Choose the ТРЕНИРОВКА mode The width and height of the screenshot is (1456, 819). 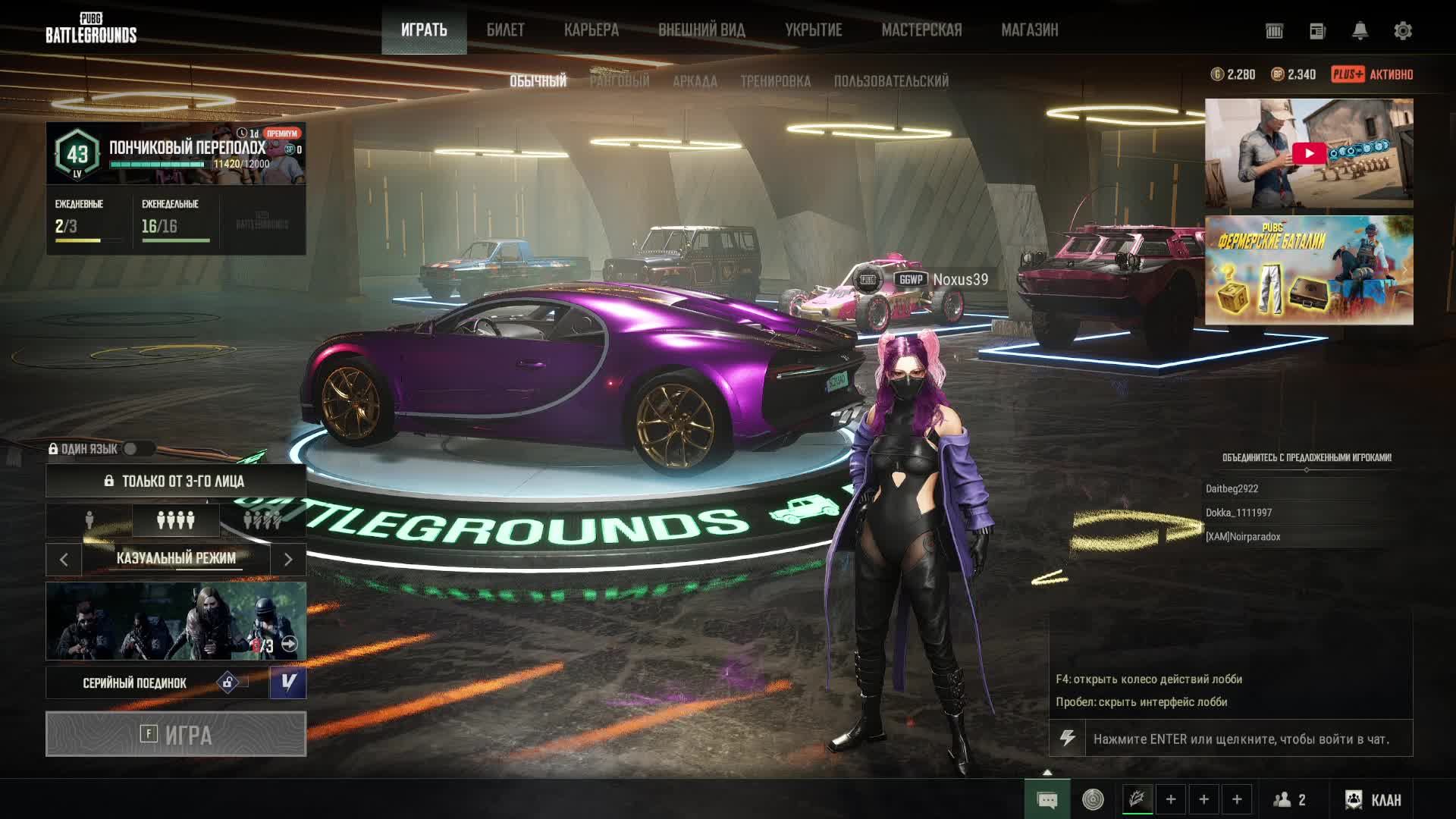point(775,81)
